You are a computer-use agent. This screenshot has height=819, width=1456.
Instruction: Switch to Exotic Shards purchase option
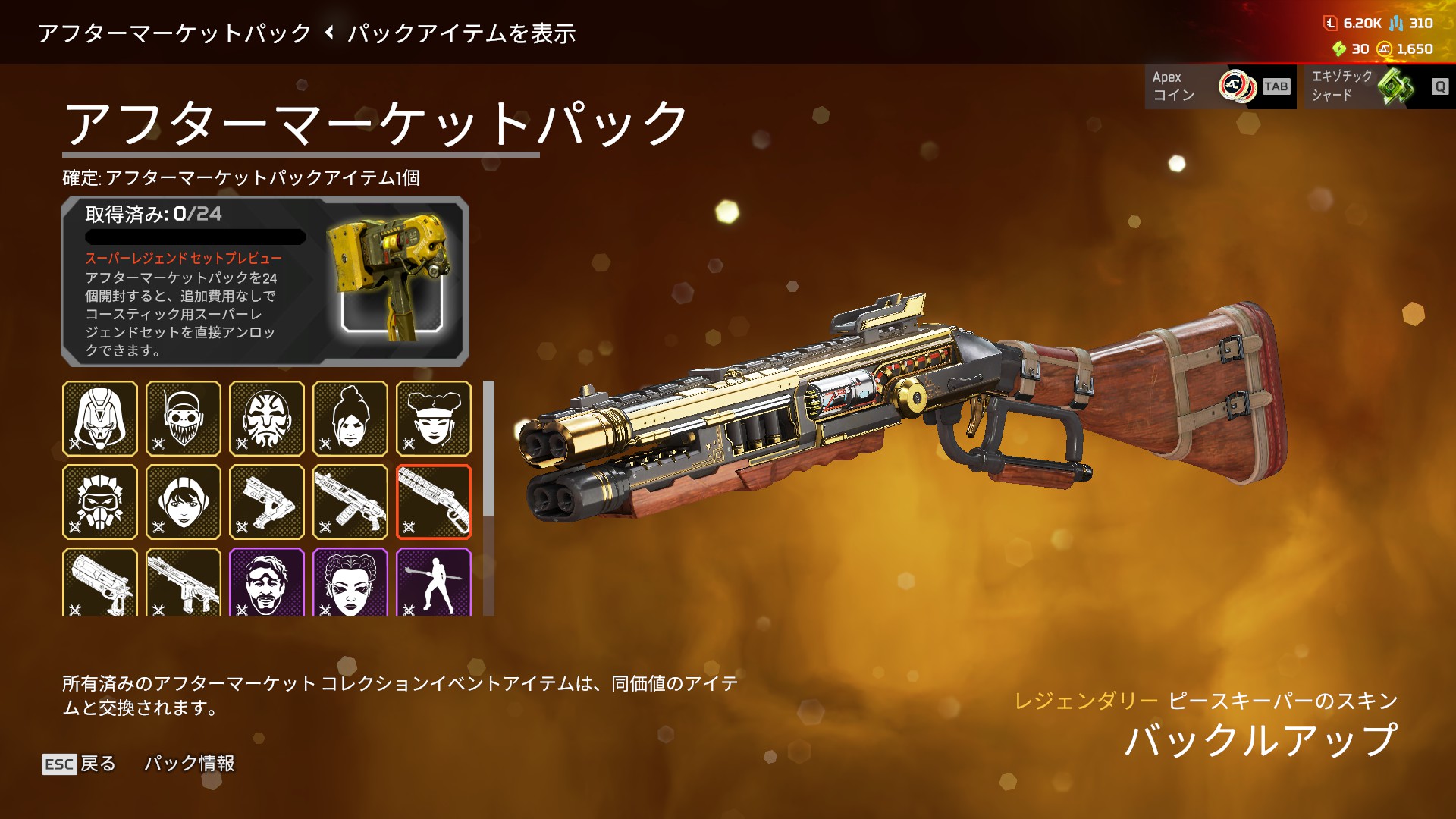(1375, 86)
